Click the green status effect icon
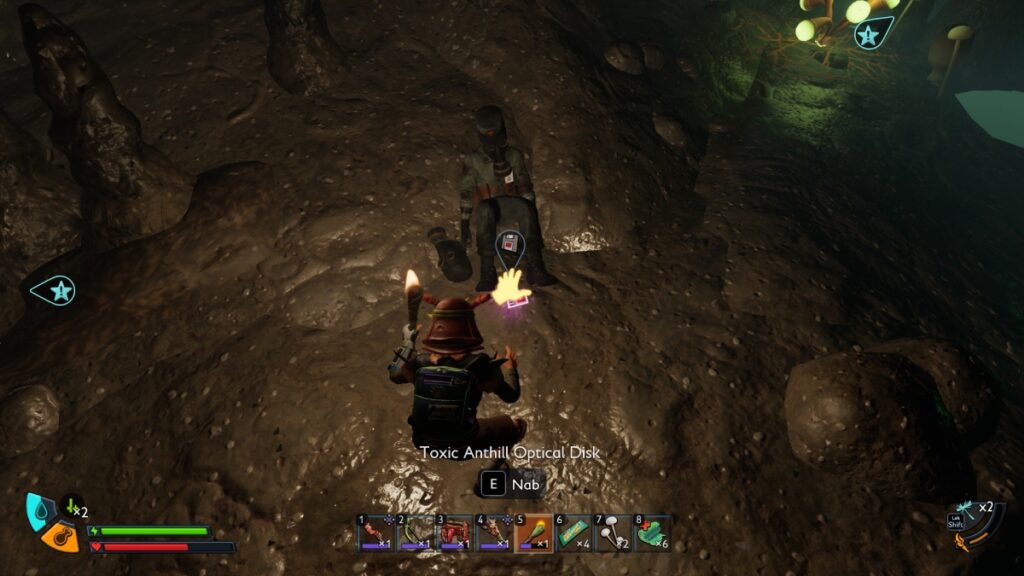Viewport: 1024px width, 576px height. coord(72,506)
